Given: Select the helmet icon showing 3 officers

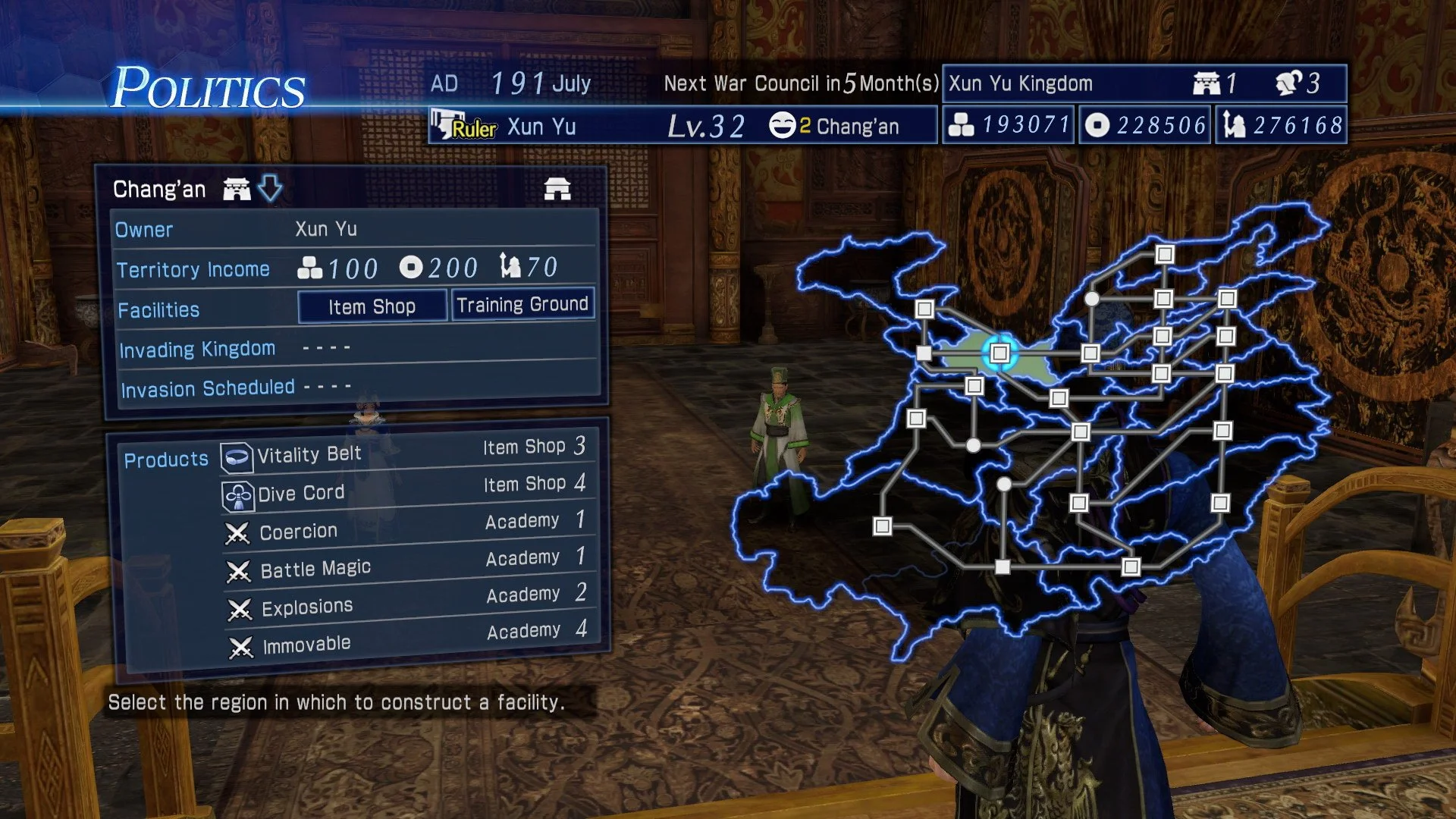Looking at the screenshot, I should [x=1288, y=83].
